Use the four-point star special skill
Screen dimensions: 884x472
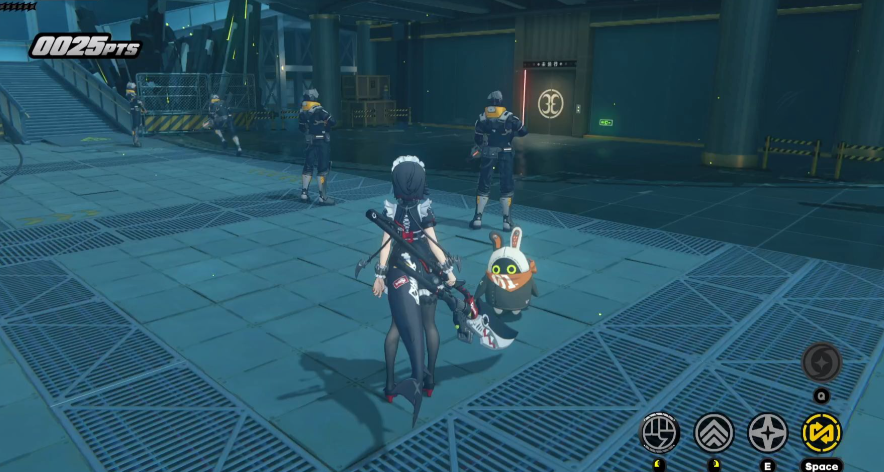[x=768, y=432]
